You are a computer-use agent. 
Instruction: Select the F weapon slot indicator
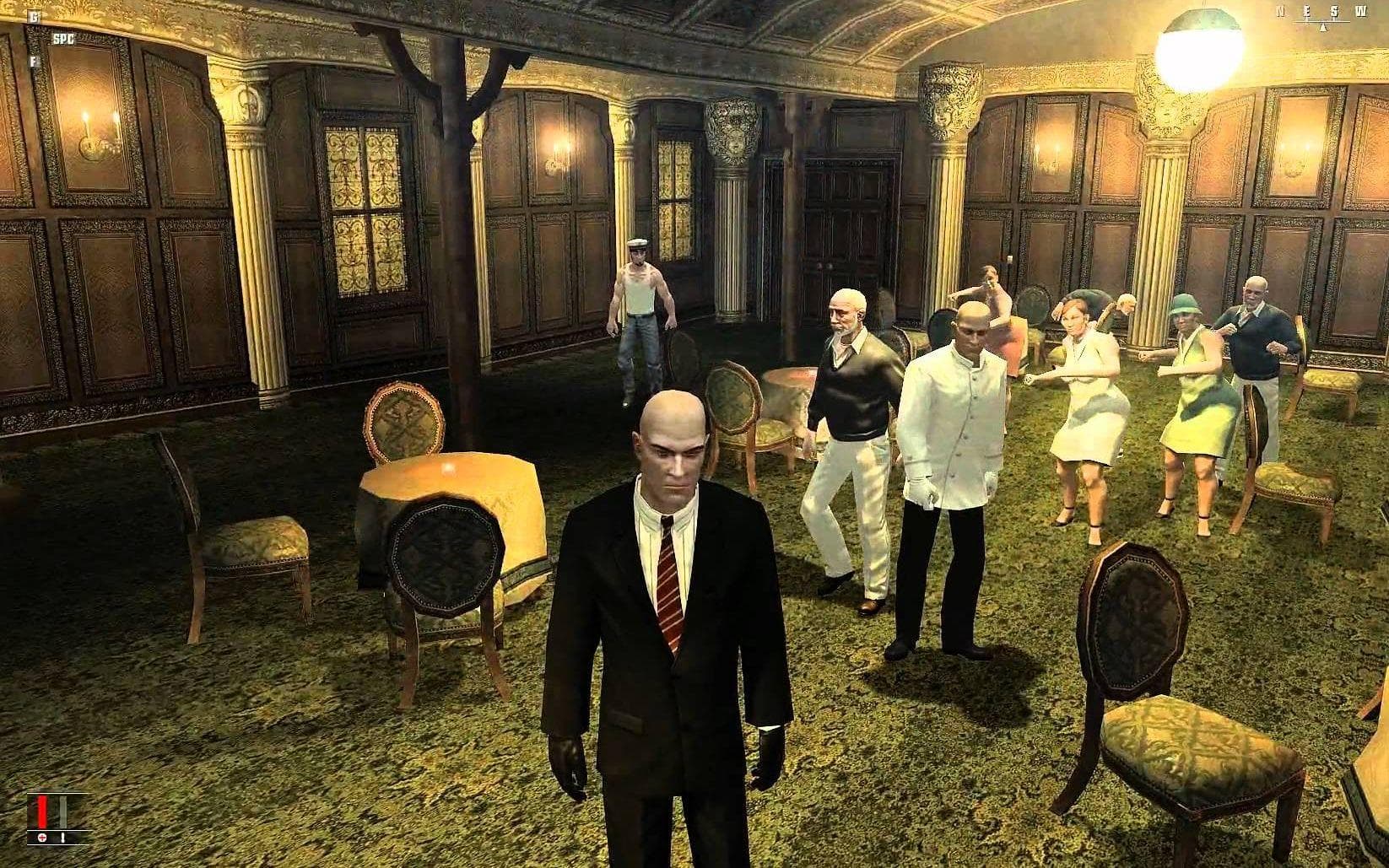click(x=34, y=62)
